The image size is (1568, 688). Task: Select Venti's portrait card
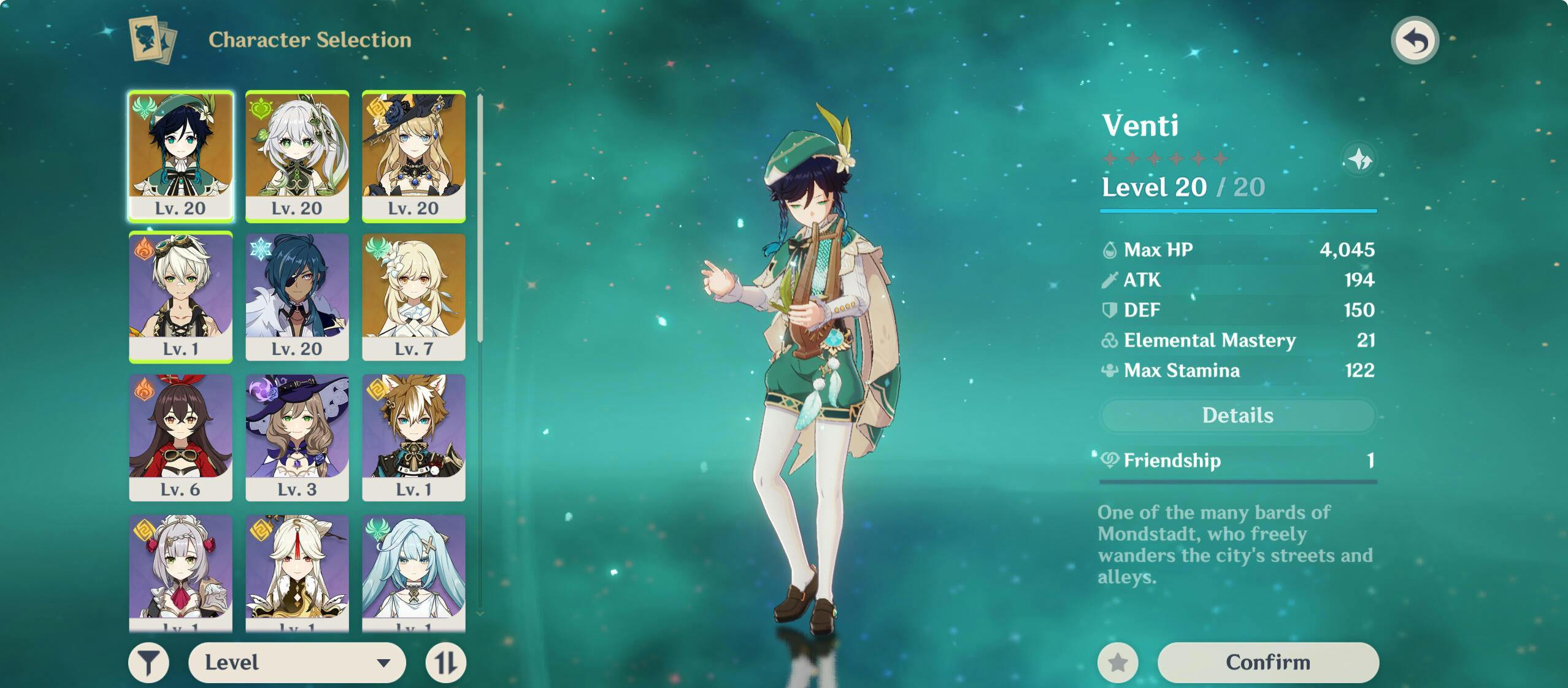click(x=180, y=156)
